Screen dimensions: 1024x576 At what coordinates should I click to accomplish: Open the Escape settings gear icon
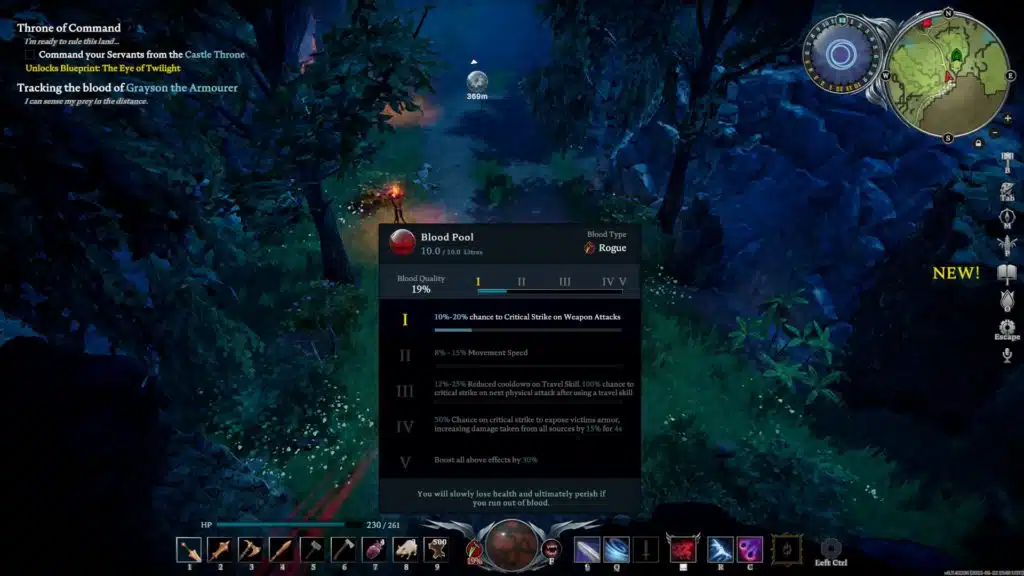[x=1007, y=328]
